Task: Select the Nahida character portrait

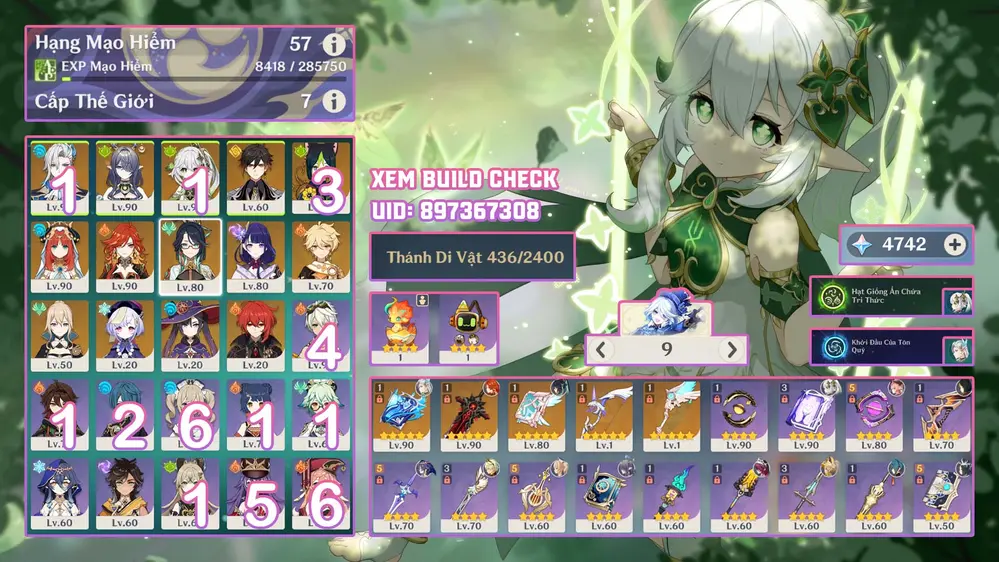Action: [190, 176]
